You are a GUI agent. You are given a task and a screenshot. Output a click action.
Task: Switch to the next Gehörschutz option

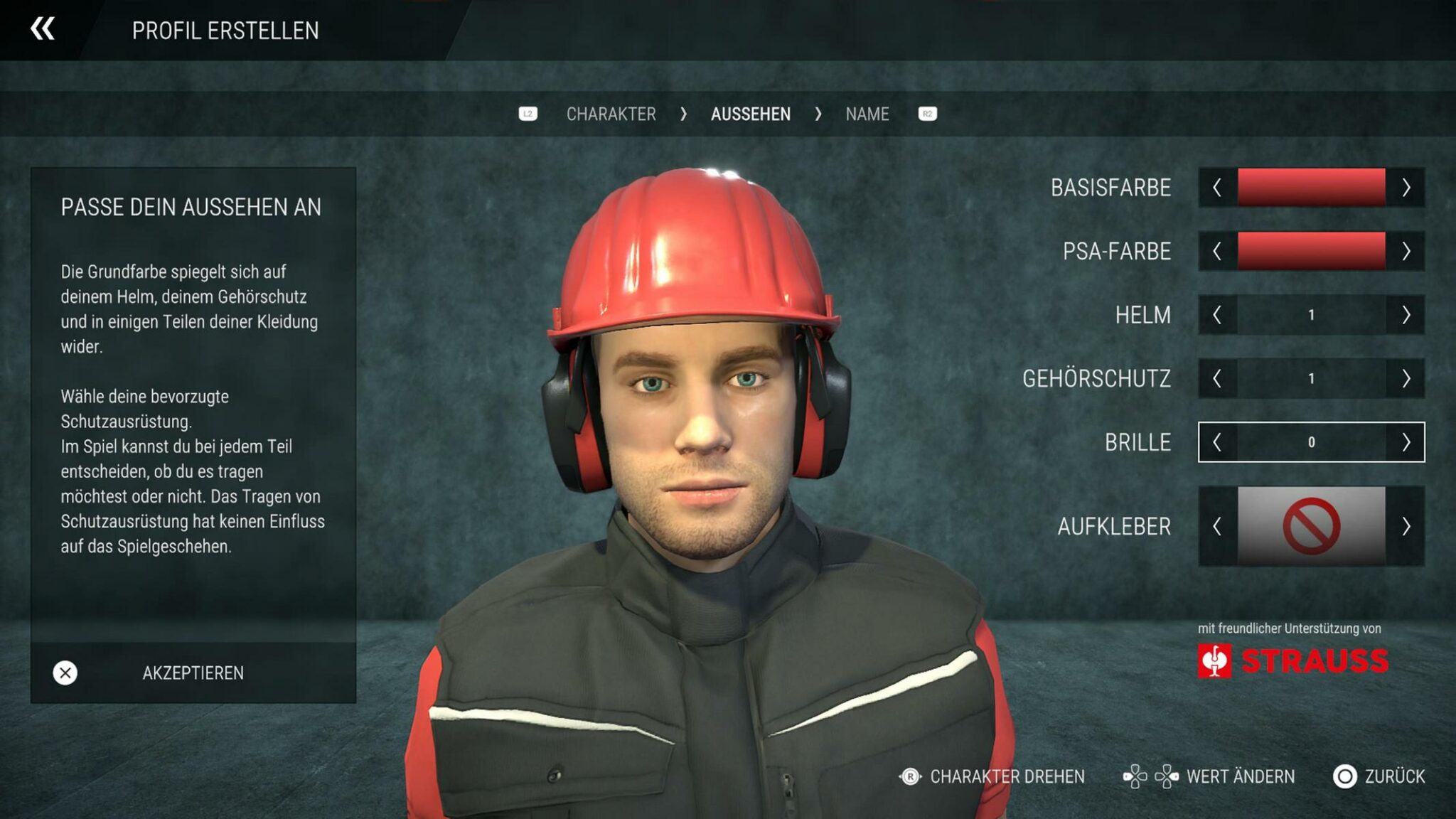(1406, 378)
